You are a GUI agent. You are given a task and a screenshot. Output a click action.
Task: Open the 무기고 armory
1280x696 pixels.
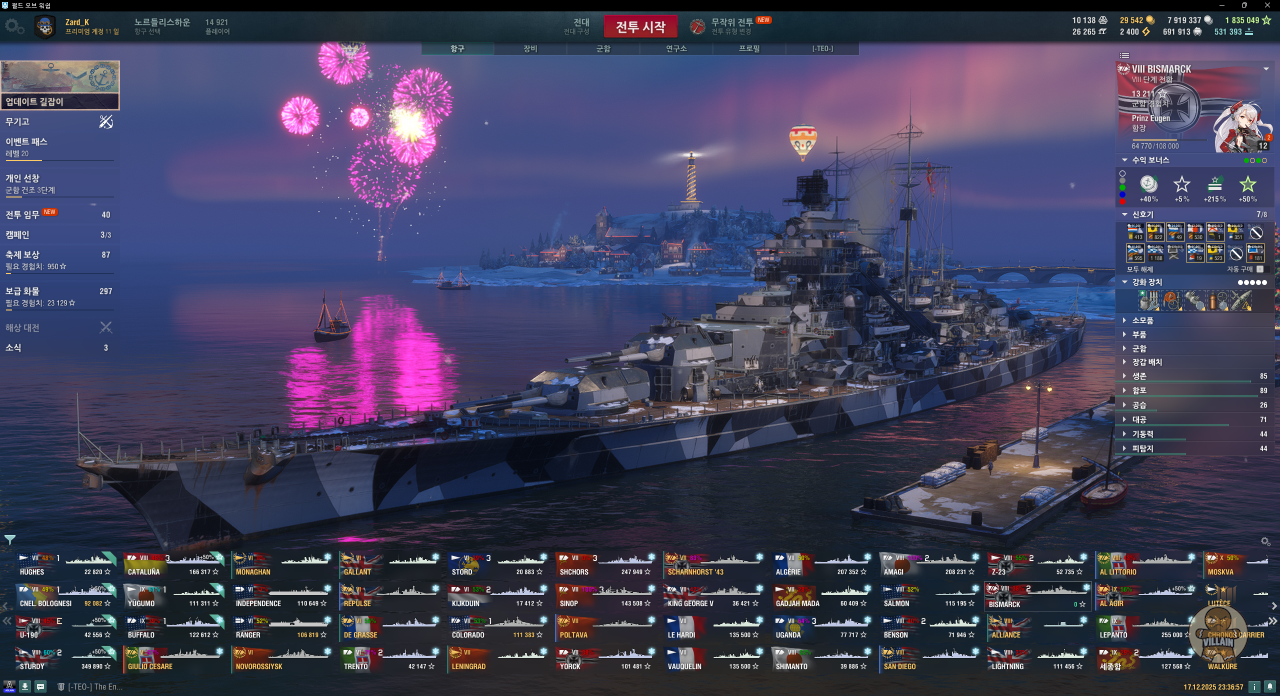pos(58,121)
